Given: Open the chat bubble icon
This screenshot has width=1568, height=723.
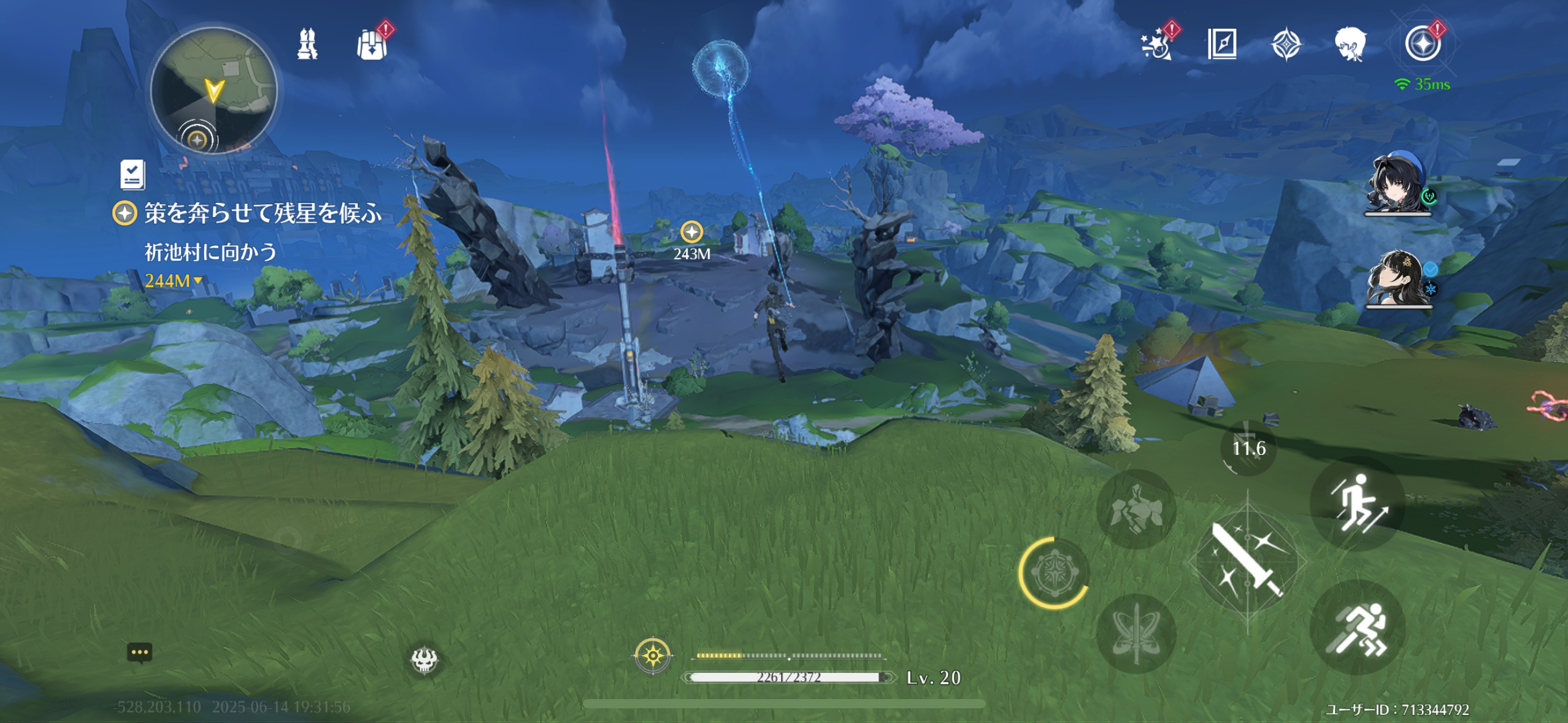Looking at the screenshot, I should (x=139, y=652).
